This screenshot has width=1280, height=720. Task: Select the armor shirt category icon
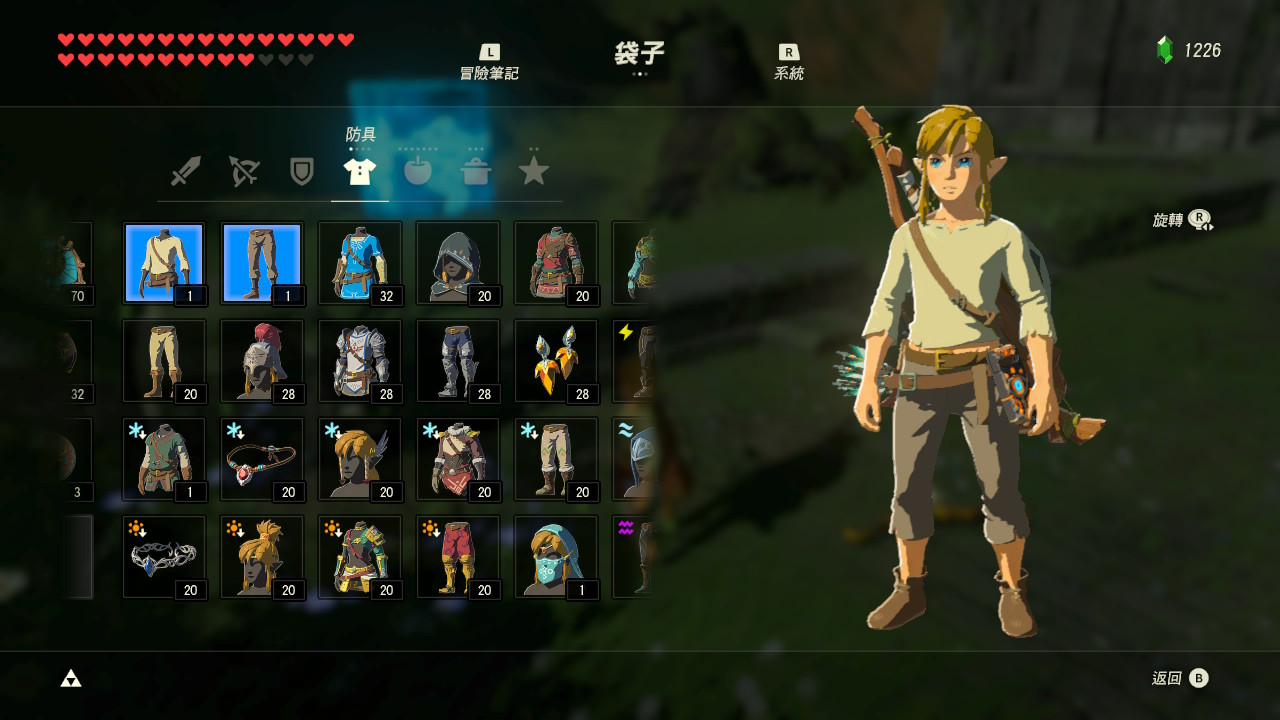(x=359, y=168)
